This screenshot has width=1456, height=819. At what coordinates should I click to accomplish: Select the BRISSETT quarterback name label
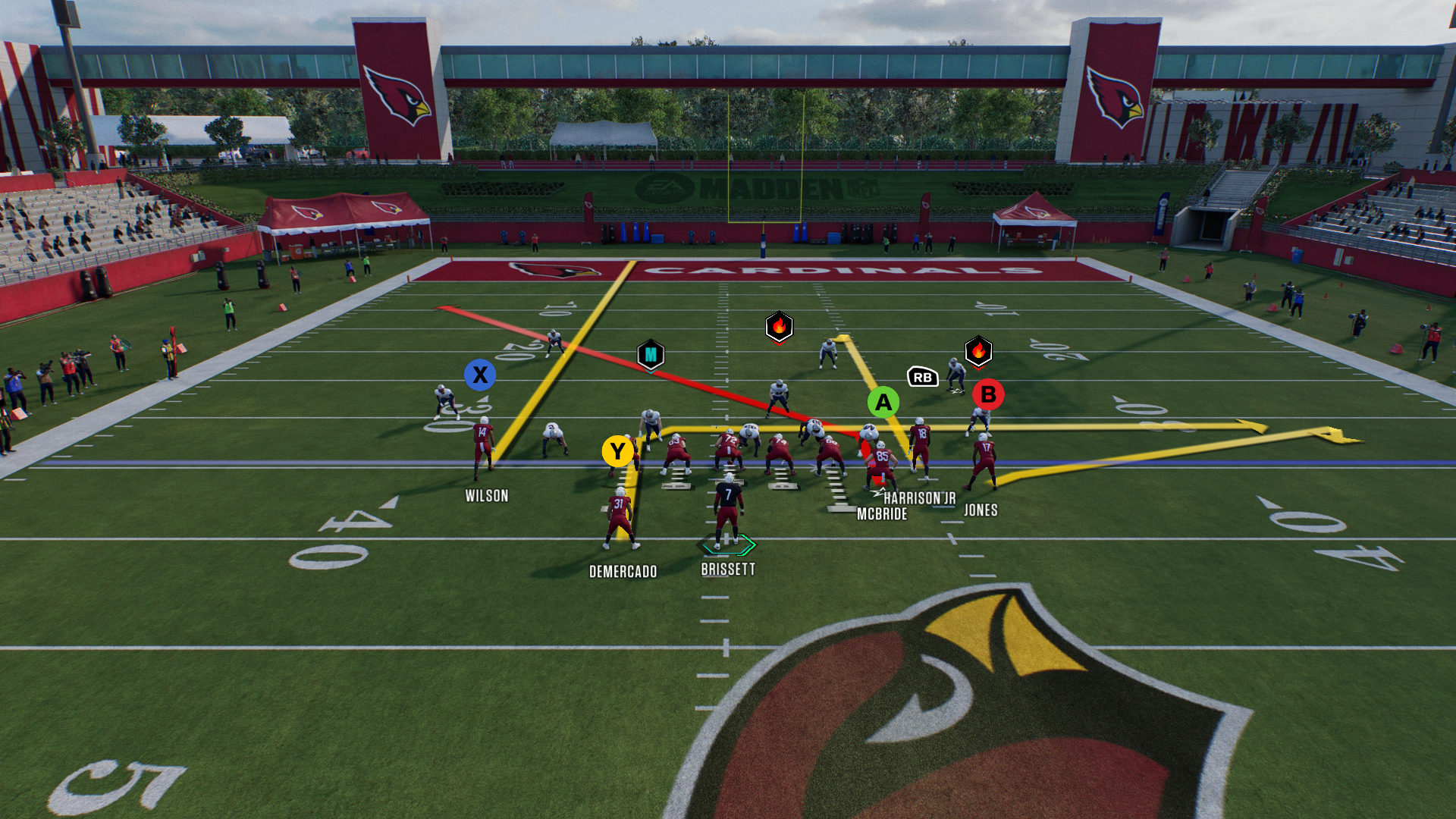tap(728, 570)
